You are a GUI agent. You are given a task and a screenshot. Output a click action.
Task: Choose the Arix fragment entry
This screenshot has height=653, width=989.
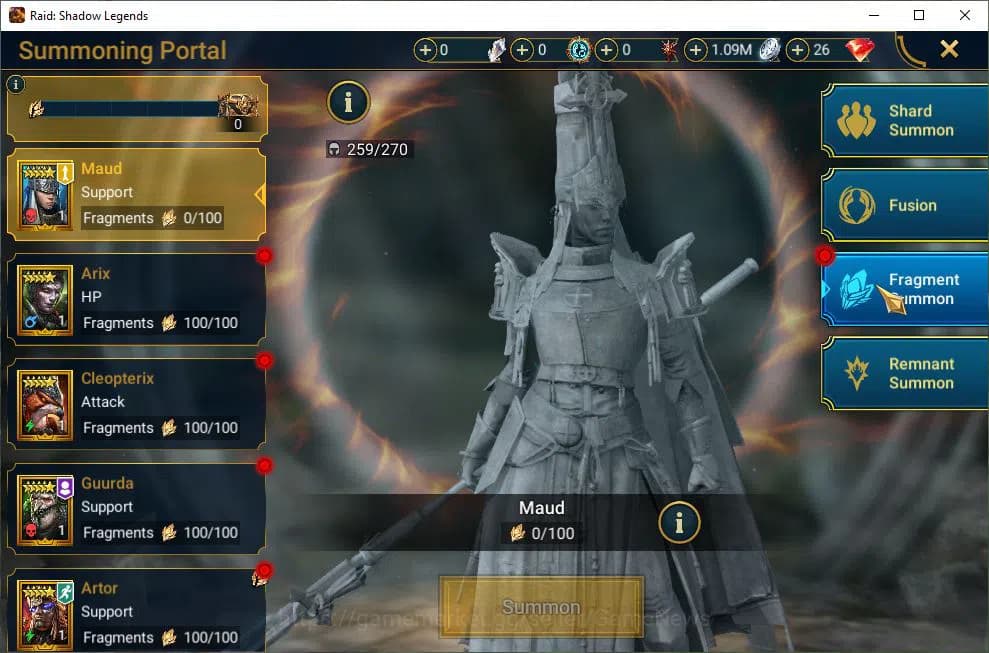click(137, 298)
